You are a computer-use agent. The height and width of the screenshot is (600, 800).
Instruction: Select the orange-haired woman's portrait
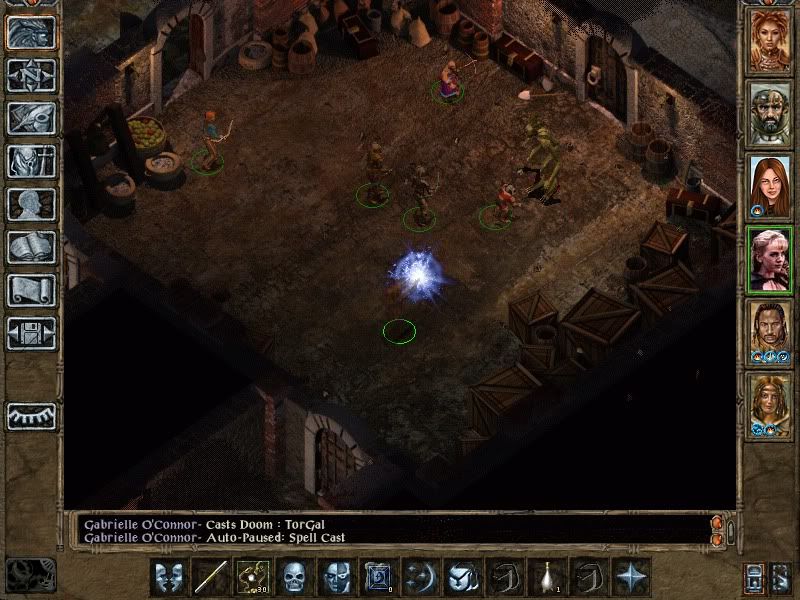[769, 41]
